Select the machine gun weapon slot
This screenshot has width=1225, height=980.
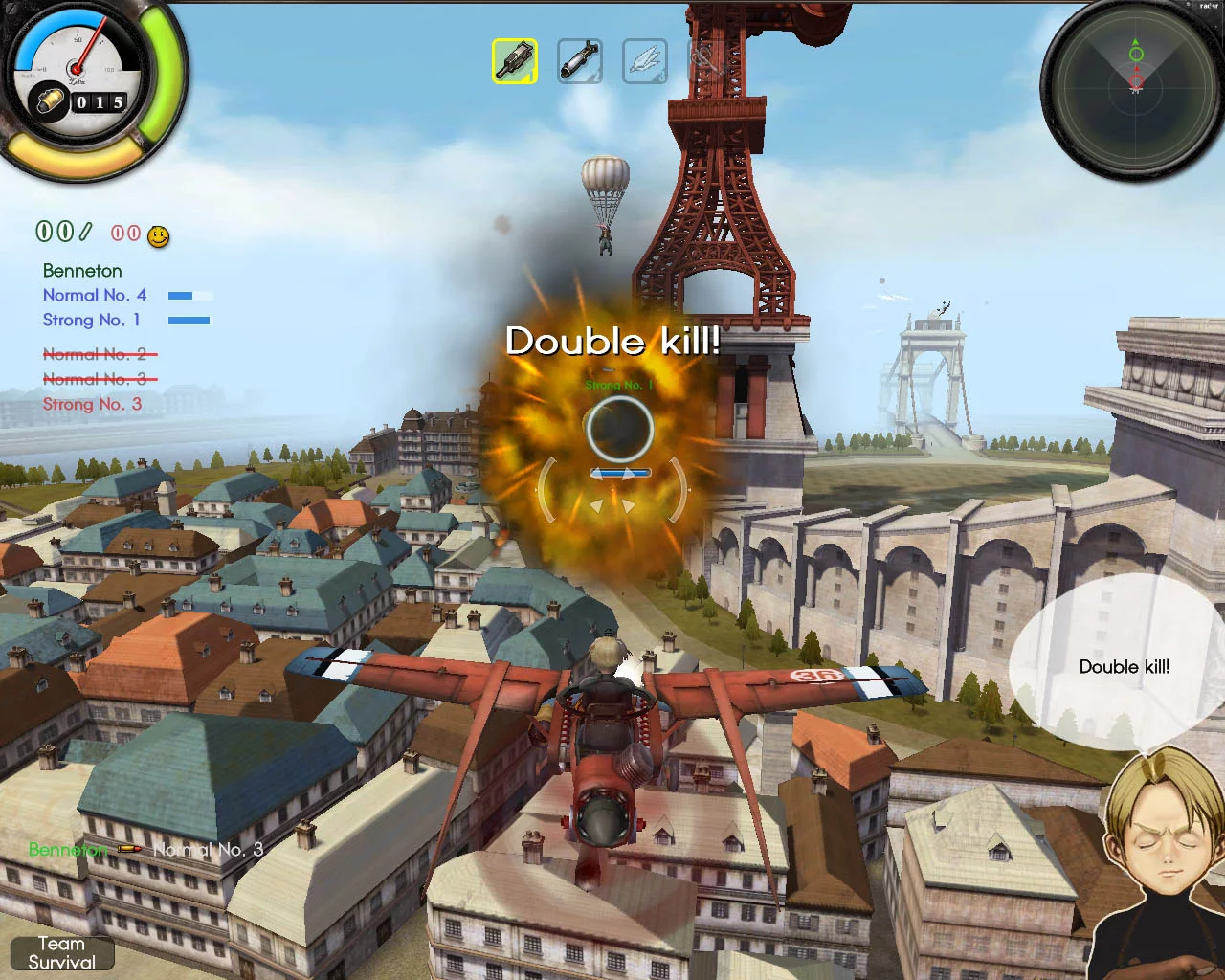(515, 59)
